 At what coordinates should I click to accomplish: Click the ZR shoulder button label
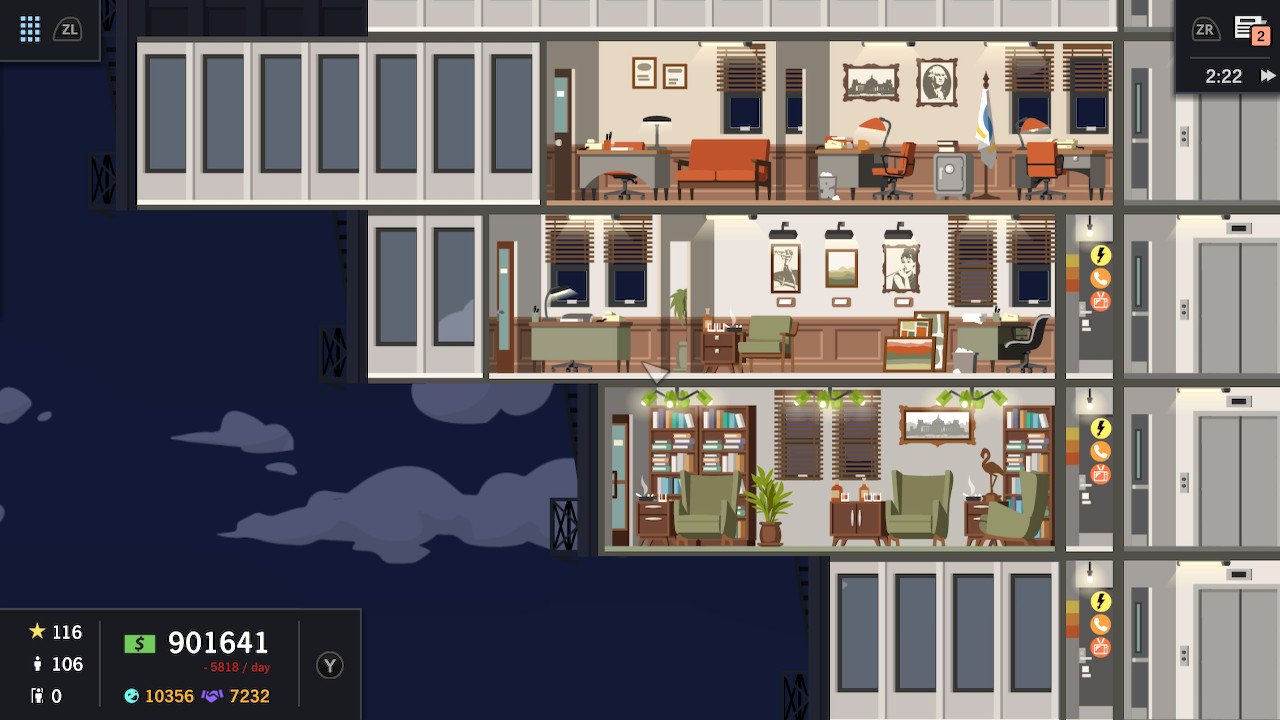click(1205, 29)
